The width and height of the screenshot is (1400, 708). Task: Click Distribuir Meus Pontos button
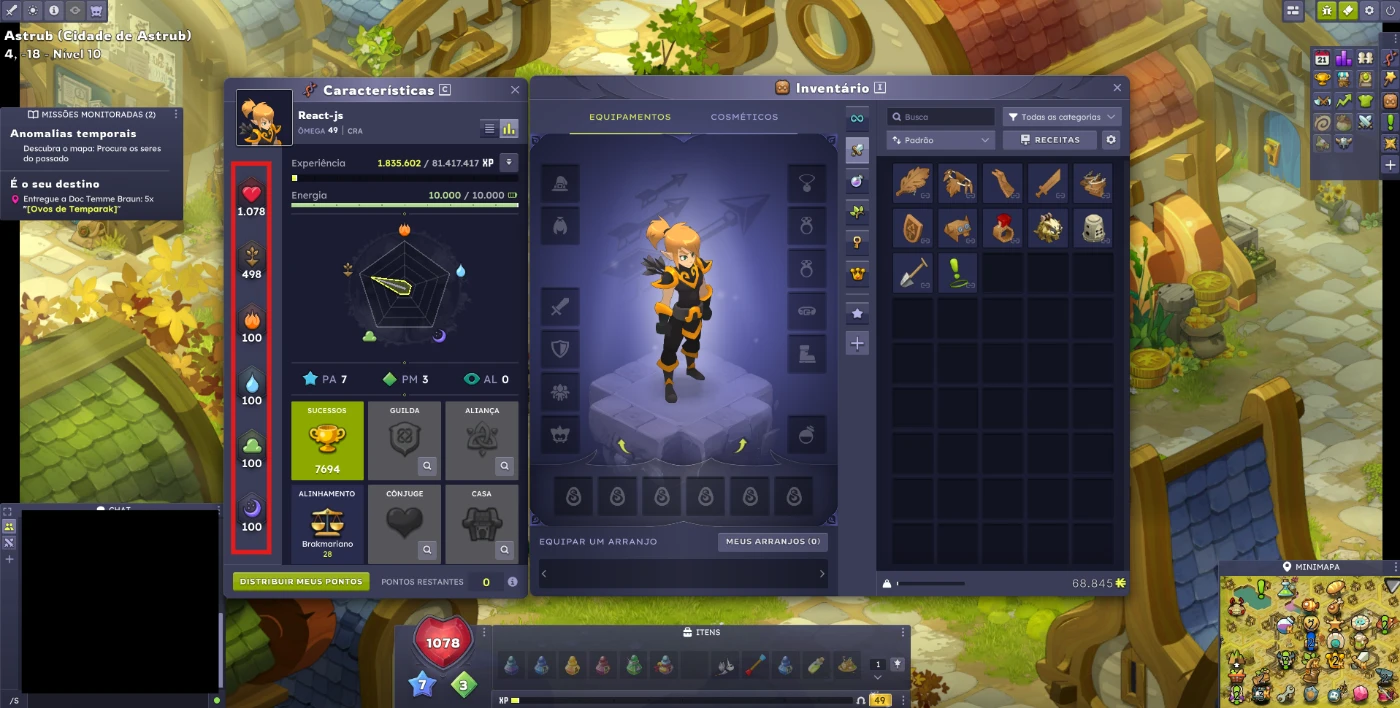(x=301, y=581)
